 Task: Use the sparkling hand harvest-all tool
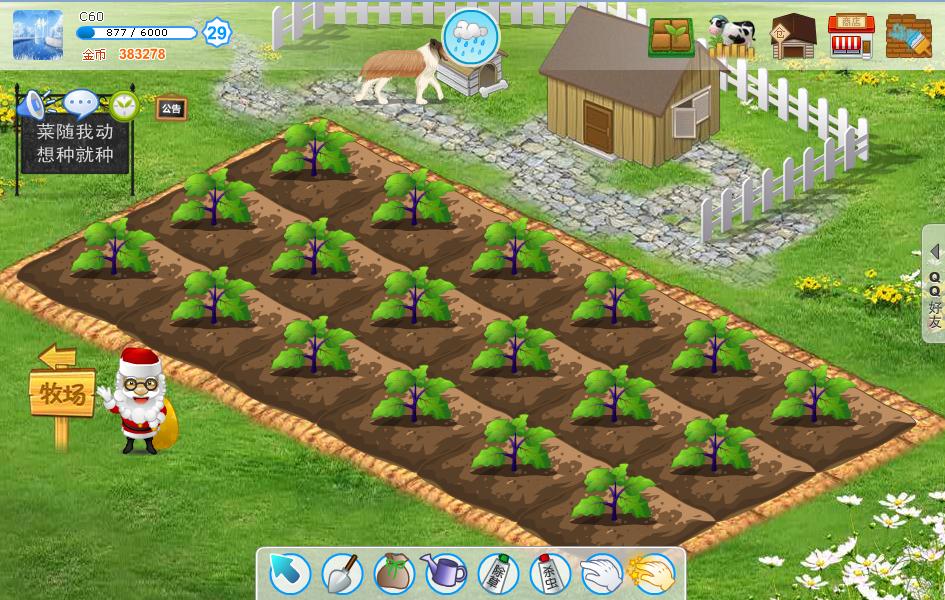[653, 574]
